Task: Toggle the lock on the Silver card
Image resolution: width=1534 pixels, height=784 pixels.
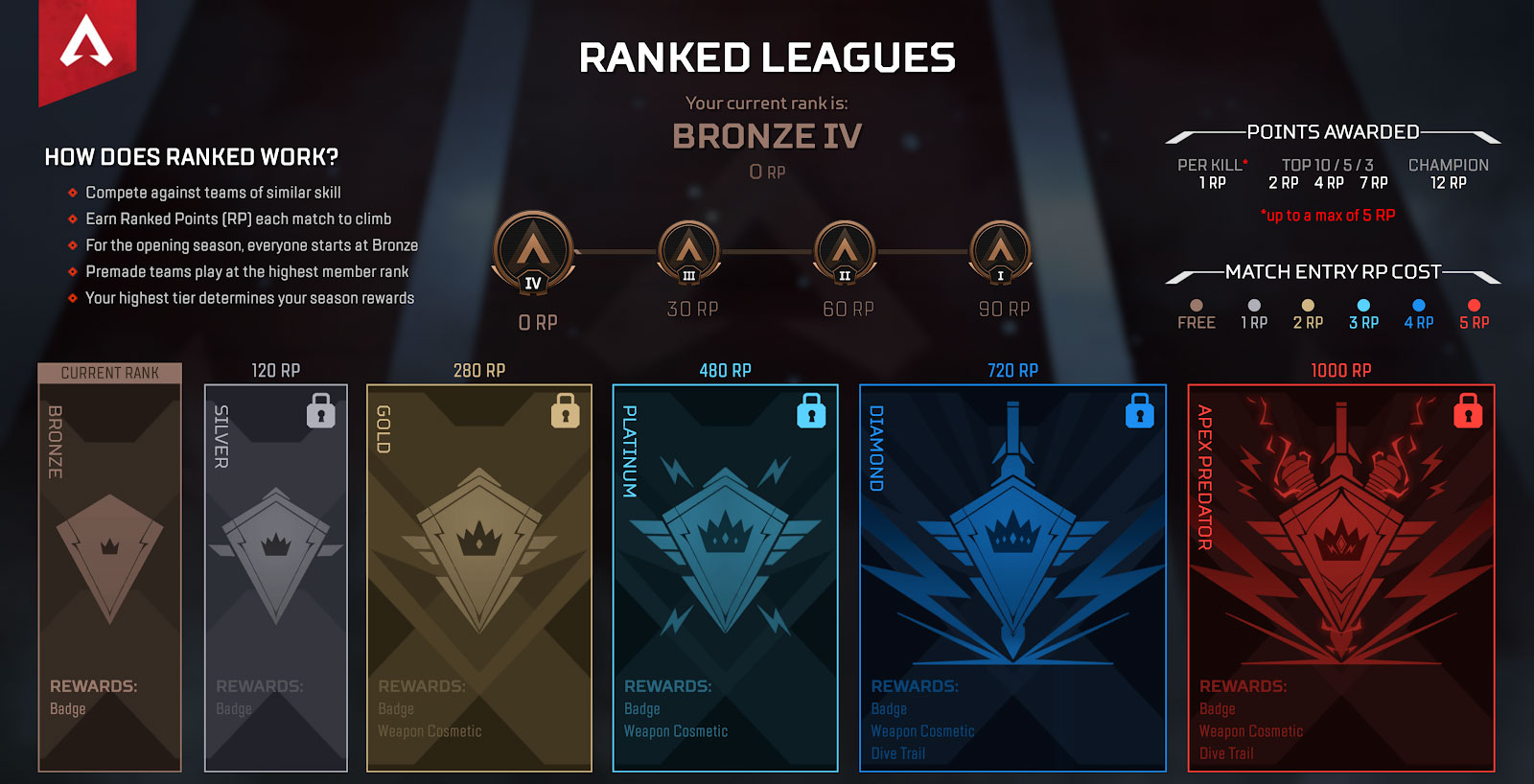Action: [x=321, y=411]
